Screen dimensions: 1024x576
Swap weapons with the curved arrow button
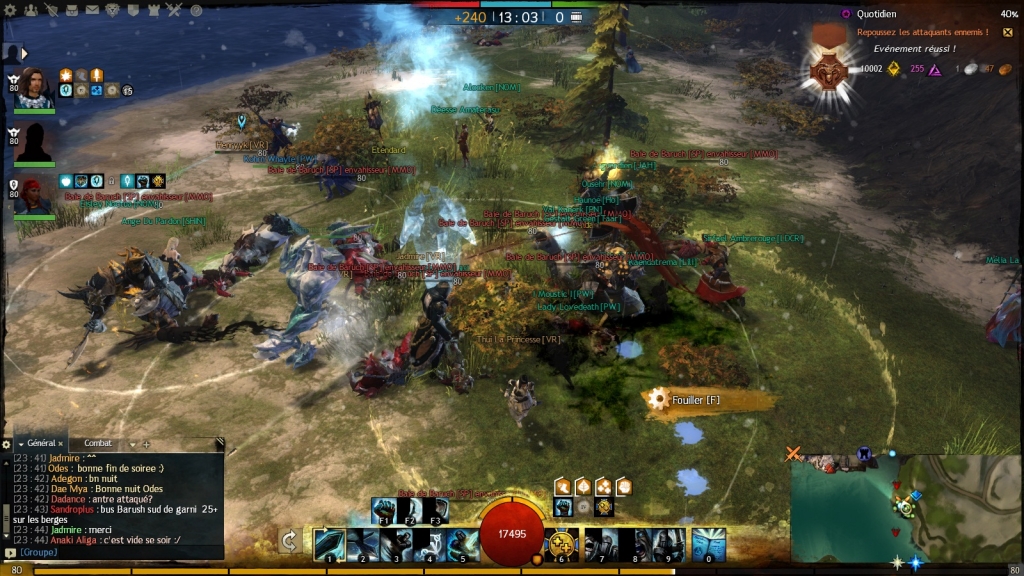(289, 541)
